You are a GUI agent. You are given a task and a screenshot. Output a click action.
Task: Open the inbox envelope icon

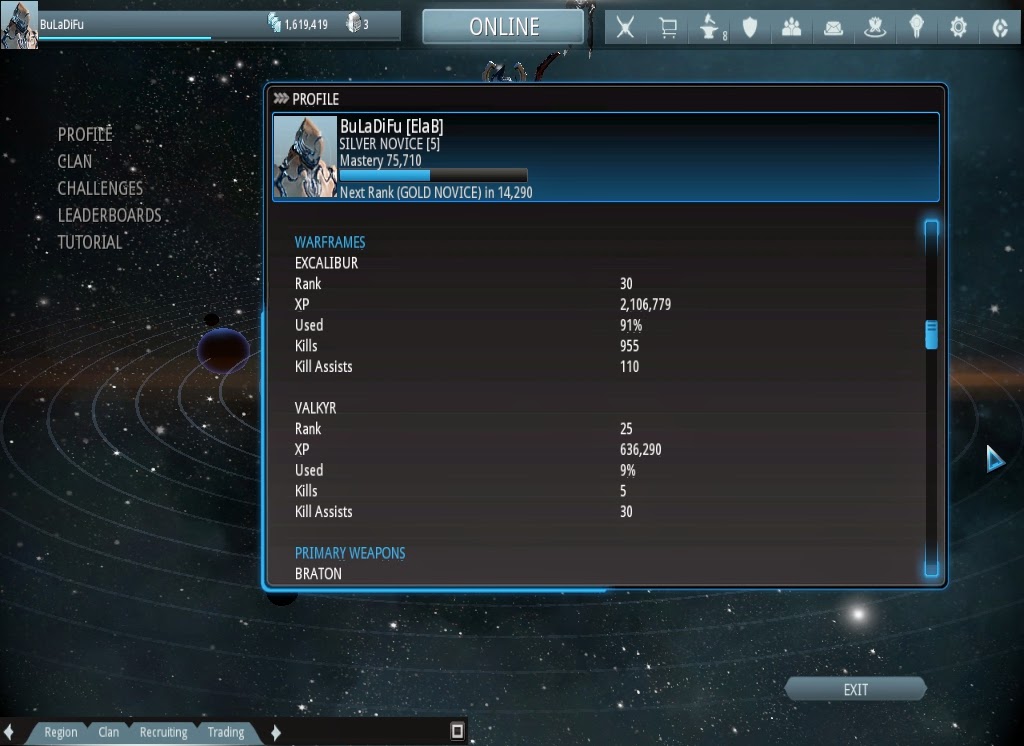point(833,27)
